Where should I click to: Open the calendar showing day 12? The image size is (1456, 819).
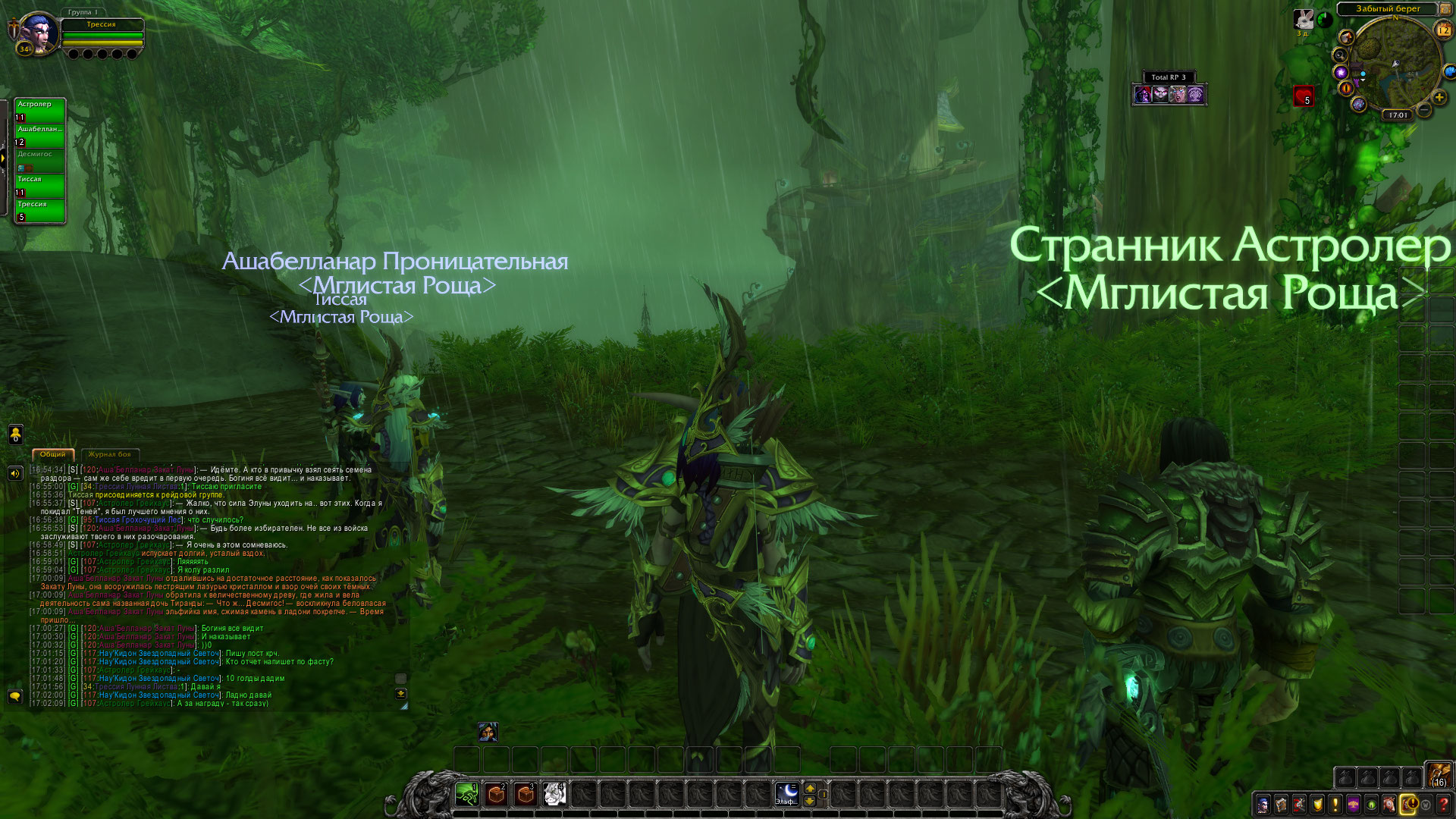click(x=1443, y=30)
